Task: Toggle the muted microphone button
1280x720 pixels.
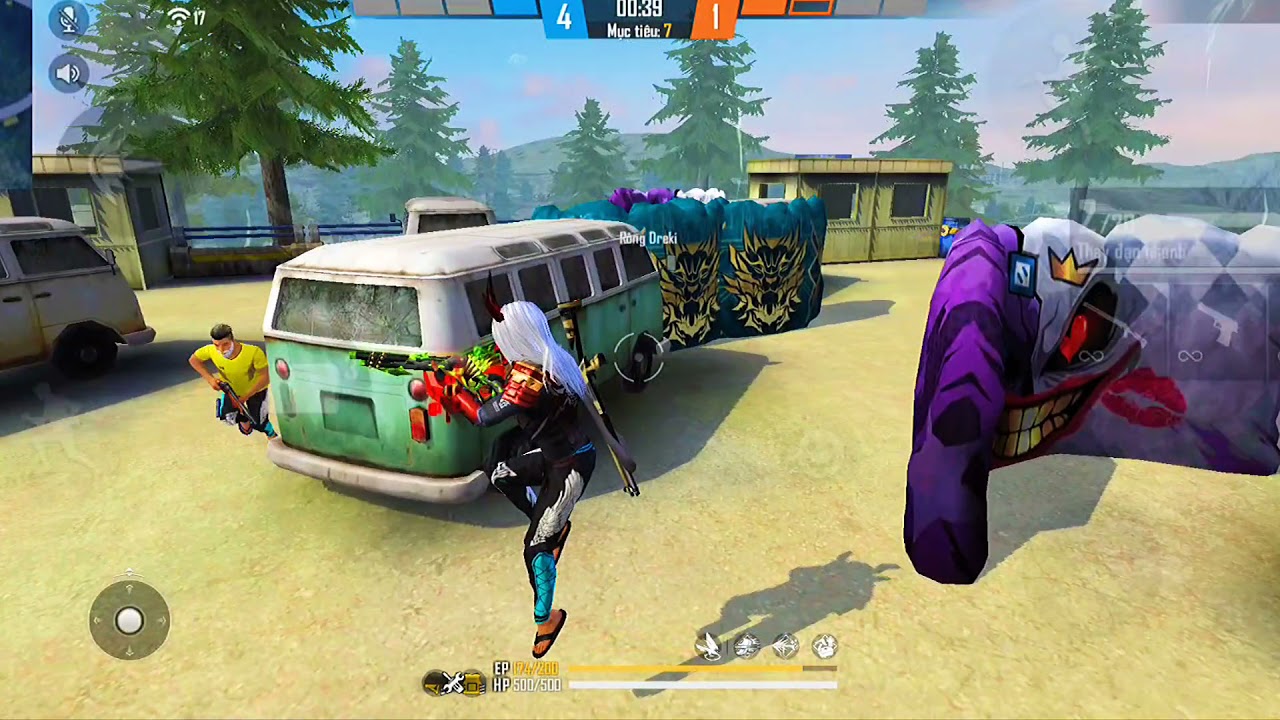Action: [68, 20]
